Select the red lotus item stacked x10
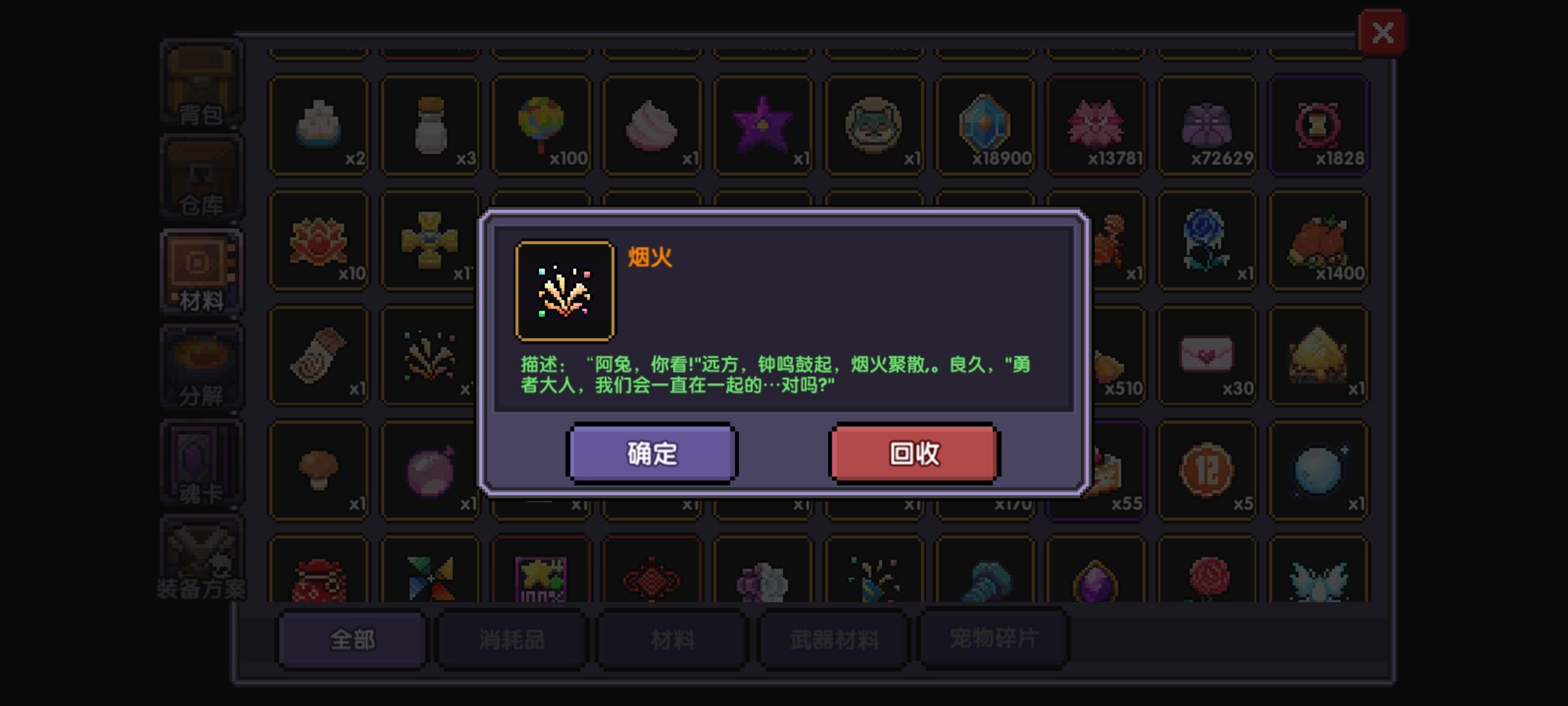 pyautogui.click(x=319, y=241)
